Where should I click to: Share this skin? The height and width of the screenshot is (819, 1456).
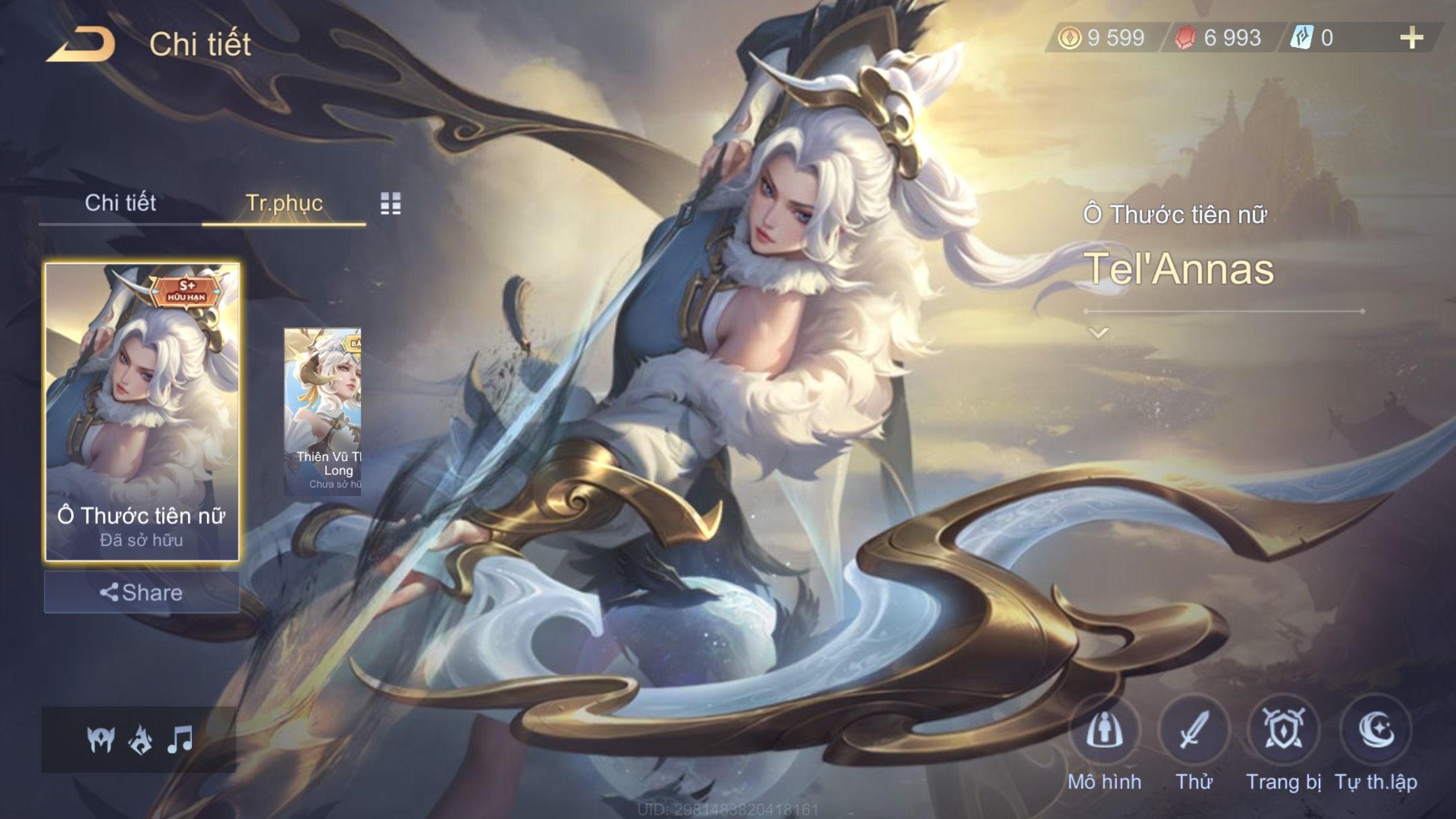click(x=142, y=592)
